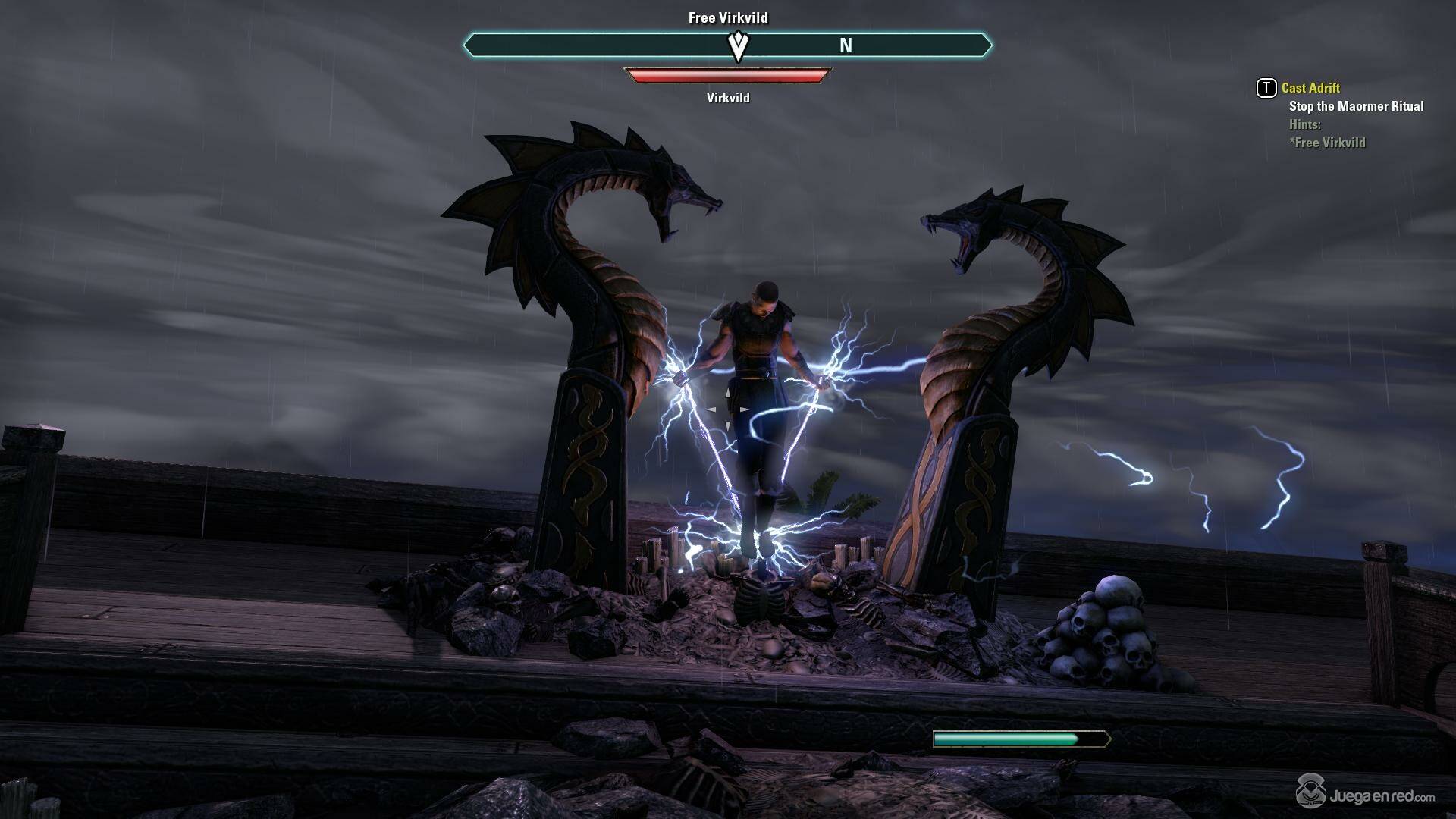This screenshot has width=1456, height=819.
Task: Click the N heading on the compass
Action: tap(846, 46)
